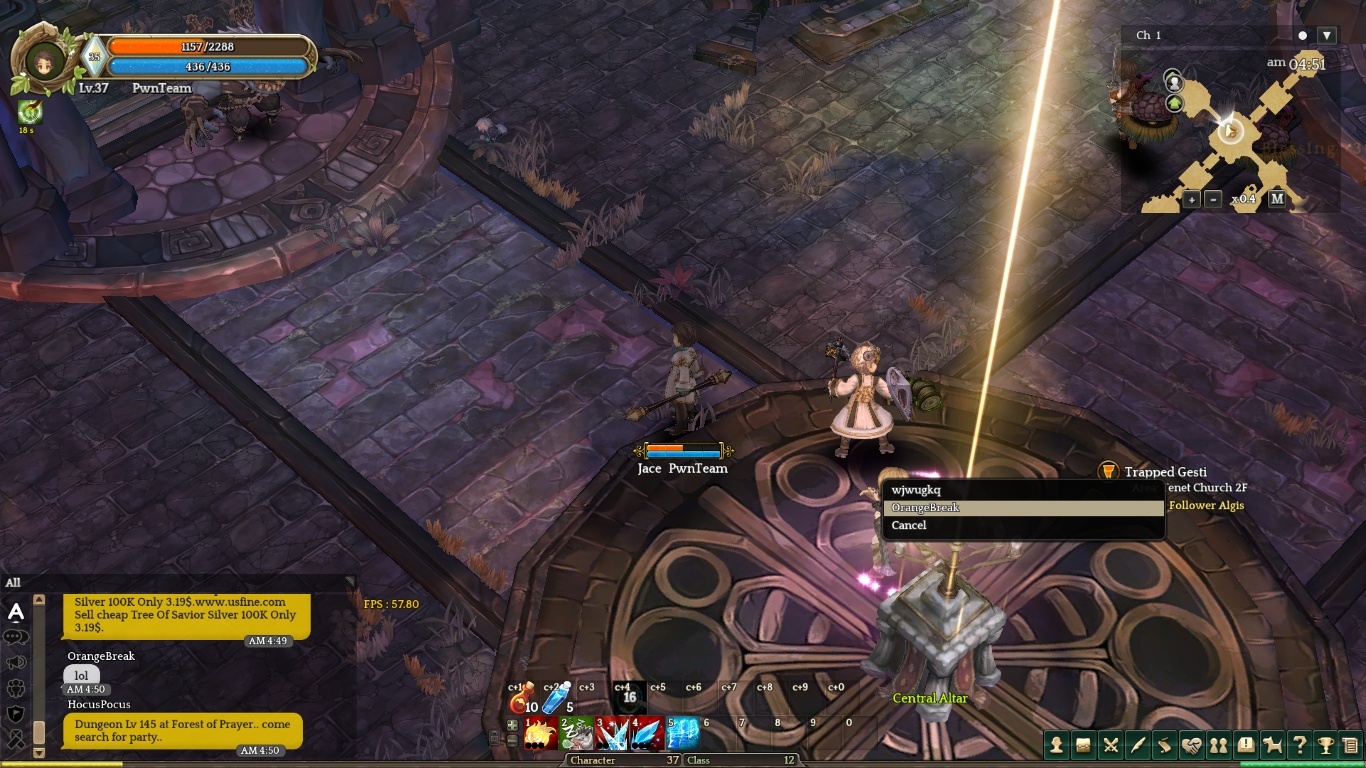Activate the fire skill in slot 1
This screenshot has width=1366, height=768.
tap(541, 734)
